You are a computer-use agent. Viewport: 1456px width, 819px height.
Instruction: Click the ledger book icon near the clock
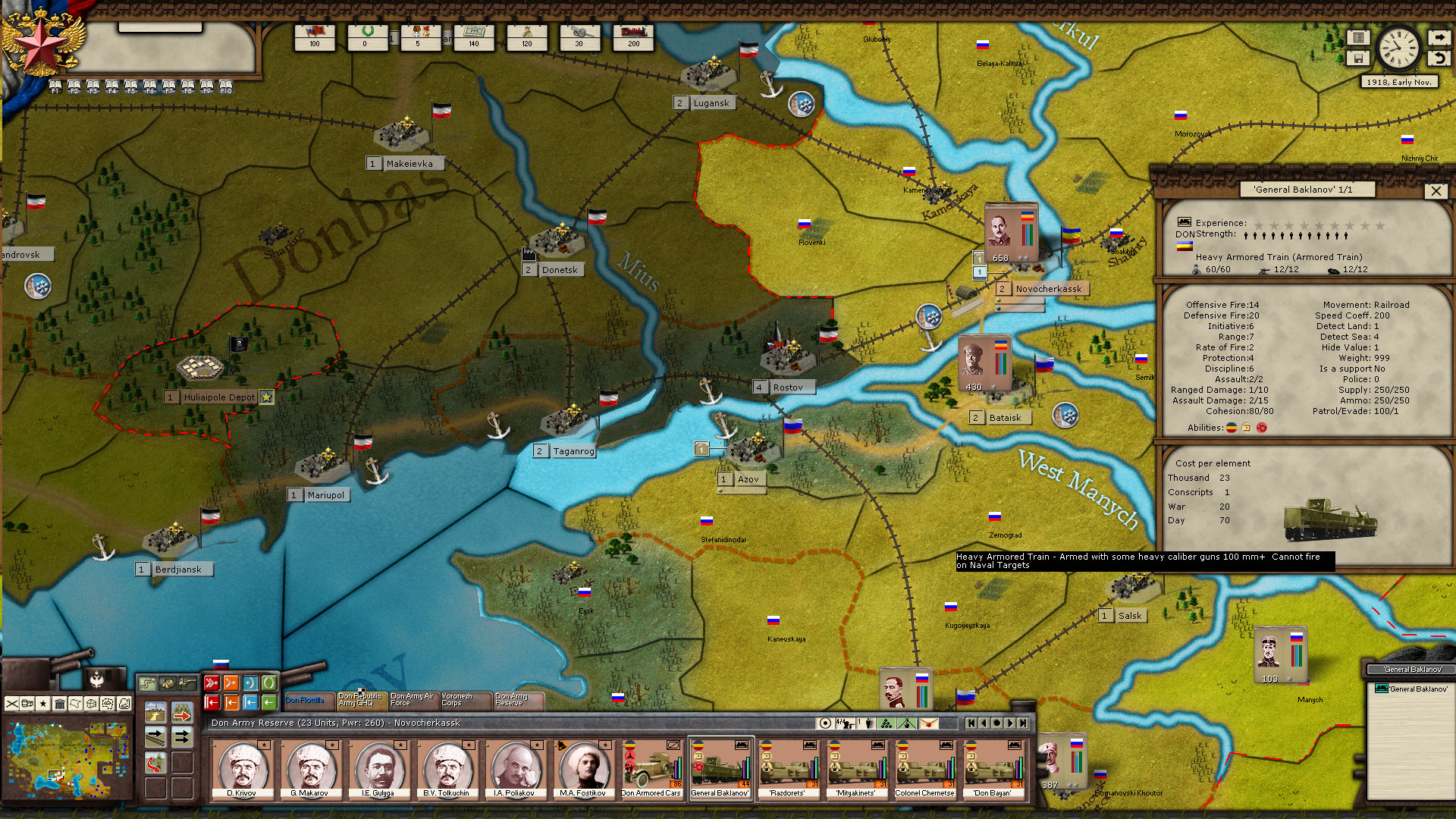pyautogui.click(x=1358, y=36)
